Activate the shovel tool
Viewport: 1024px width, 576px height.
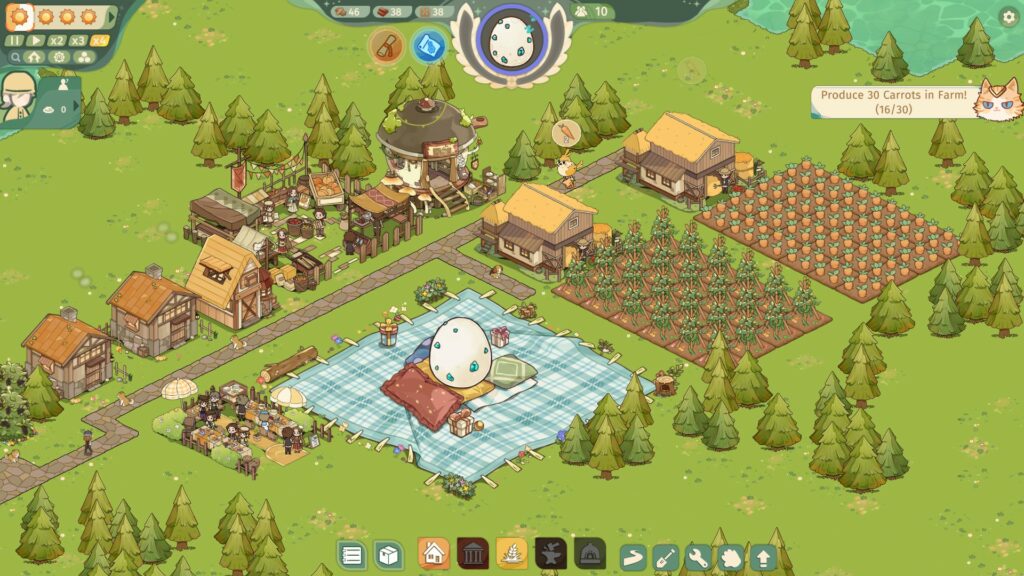click(665, 557)
